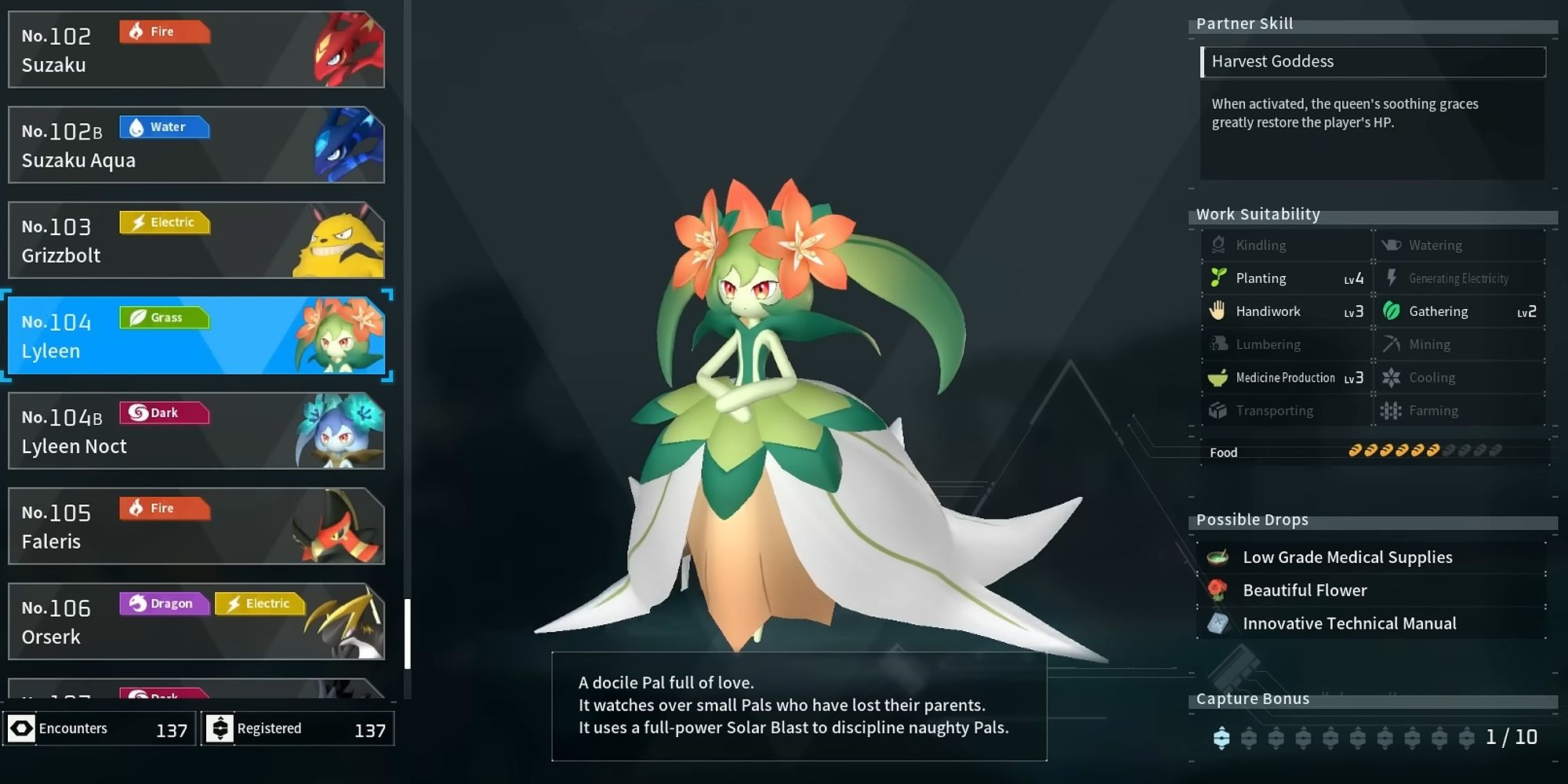Click the Harvest Goddess partner skill
The width and height of the screenshot is (1568, 784).
click(1374, 61)
